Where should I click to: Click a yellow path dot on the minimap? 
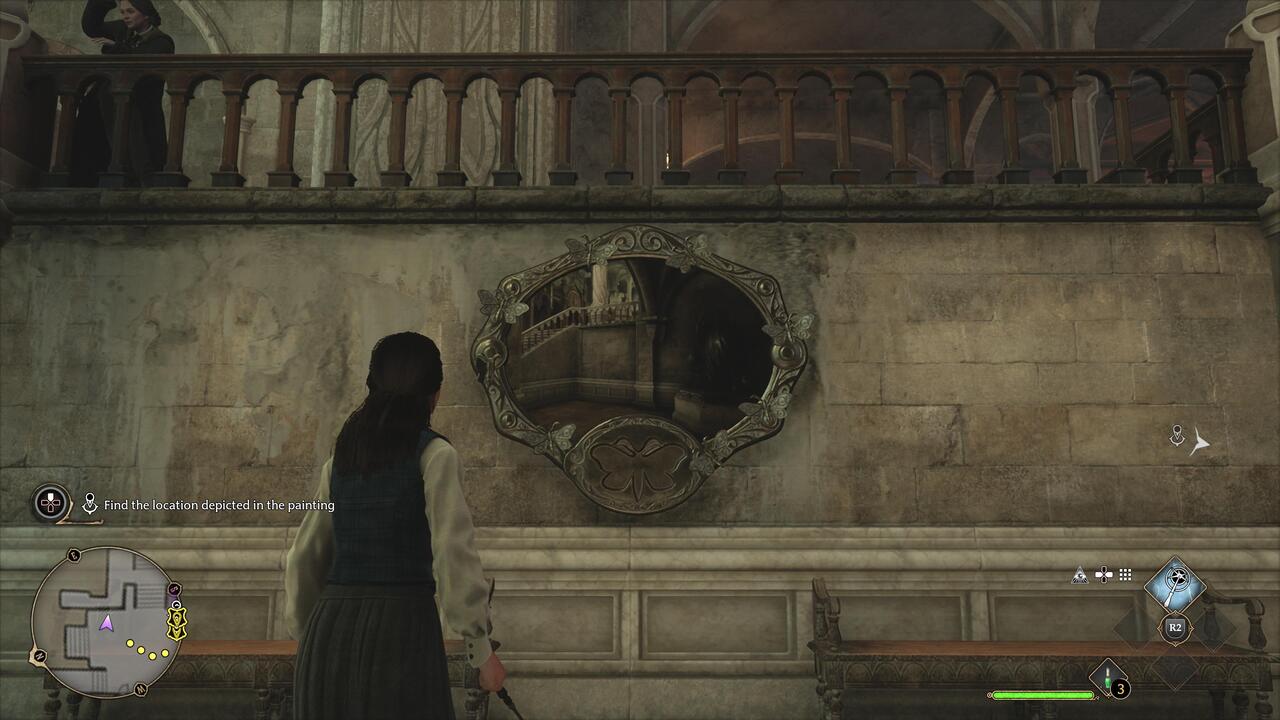128,643
